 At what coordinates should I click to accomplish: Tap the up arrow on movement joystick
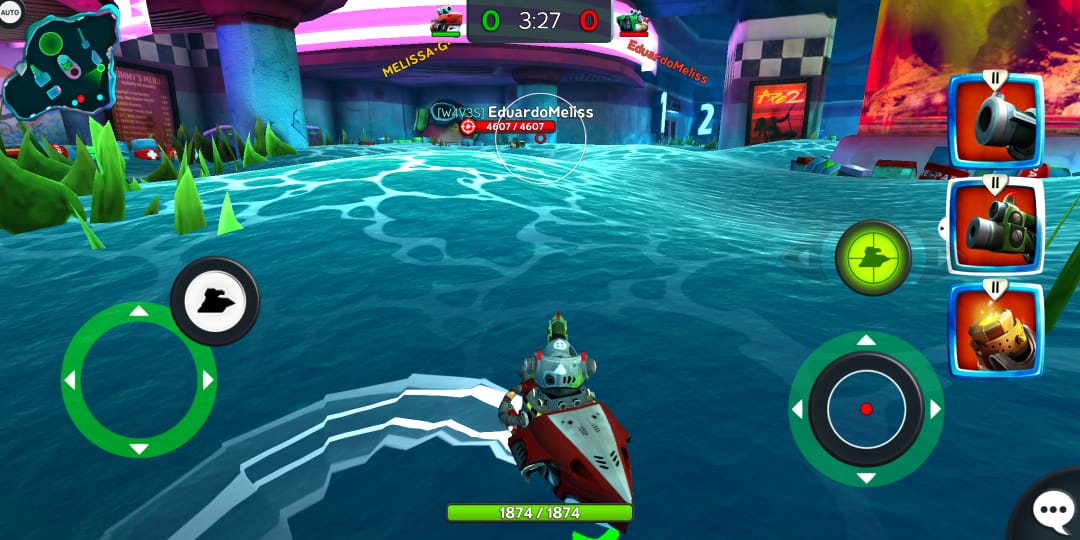click(139, 312)
